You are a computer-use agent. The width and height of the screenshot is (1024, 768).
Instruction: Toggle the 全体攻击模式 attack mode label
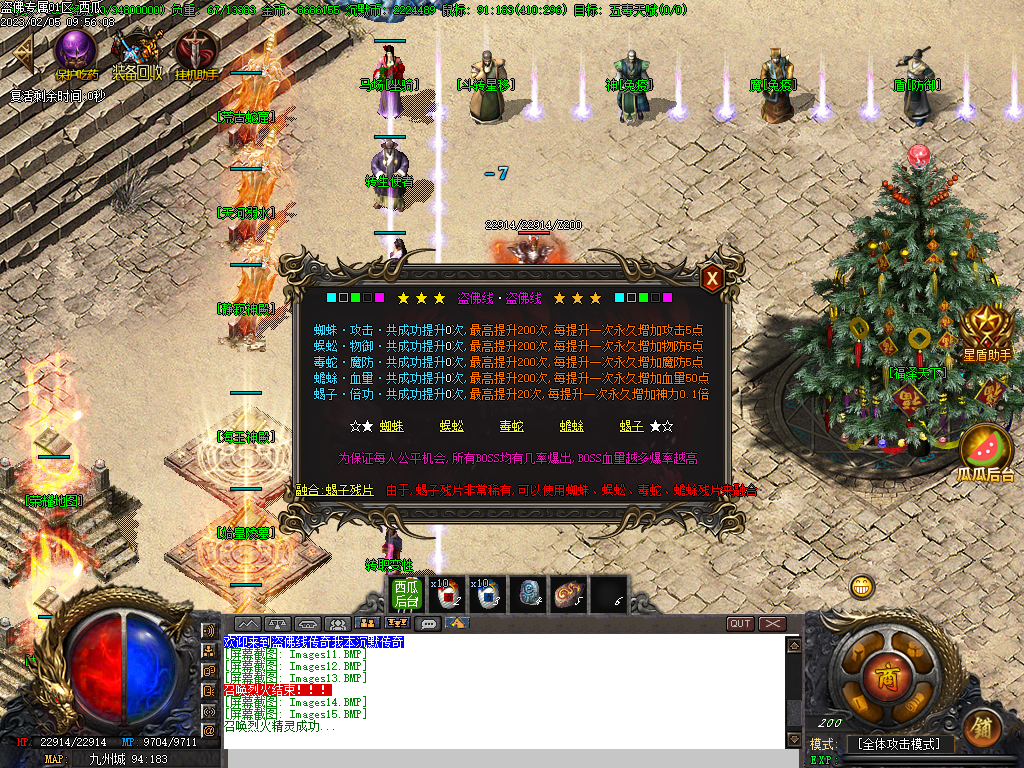(x=900, y=744)
